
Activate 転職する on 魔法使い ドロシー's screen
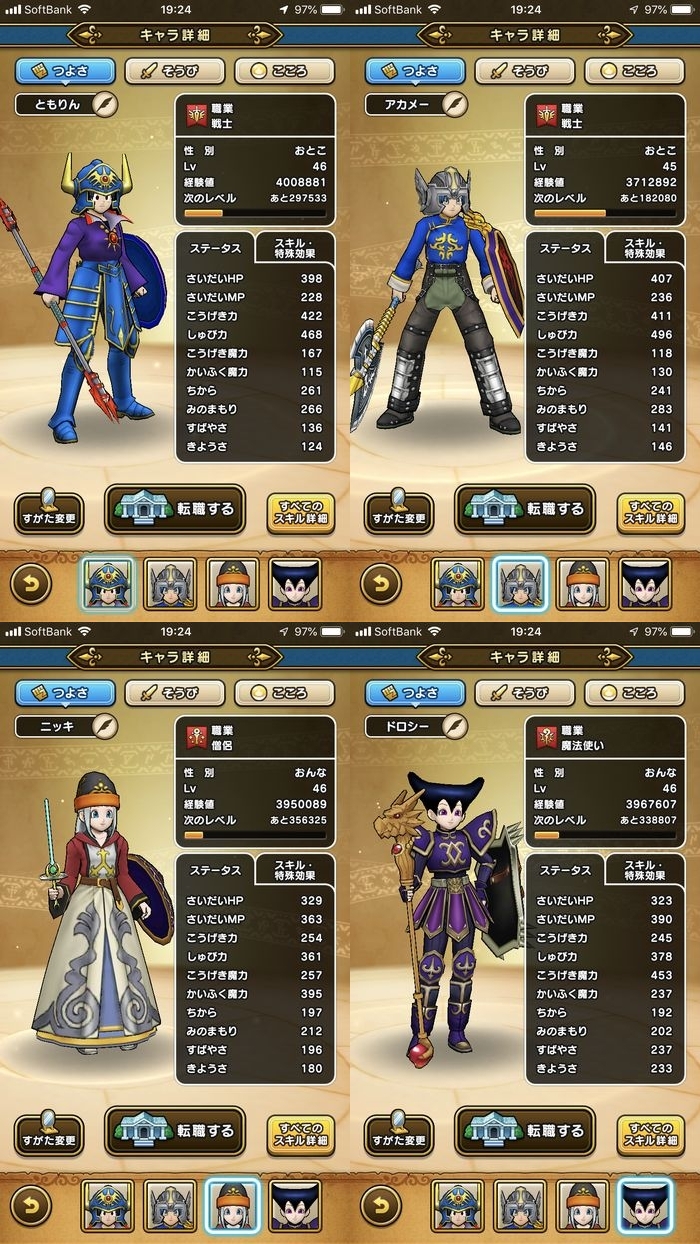pos(525,1131)
